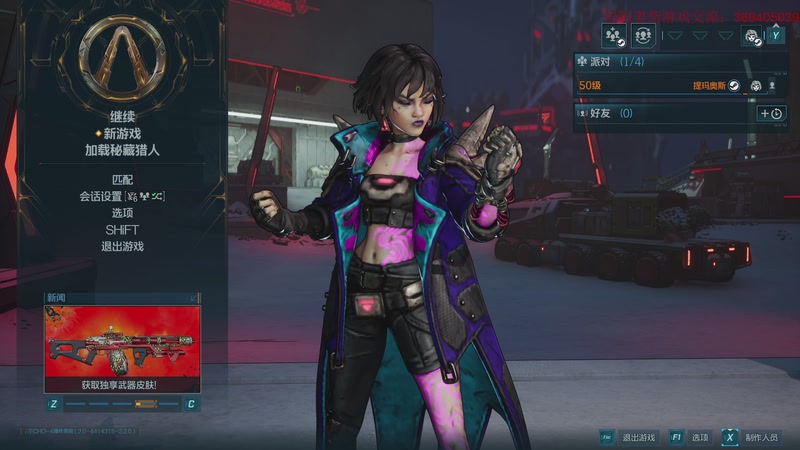Click the player avatar icon in top bar

[751, 36]
